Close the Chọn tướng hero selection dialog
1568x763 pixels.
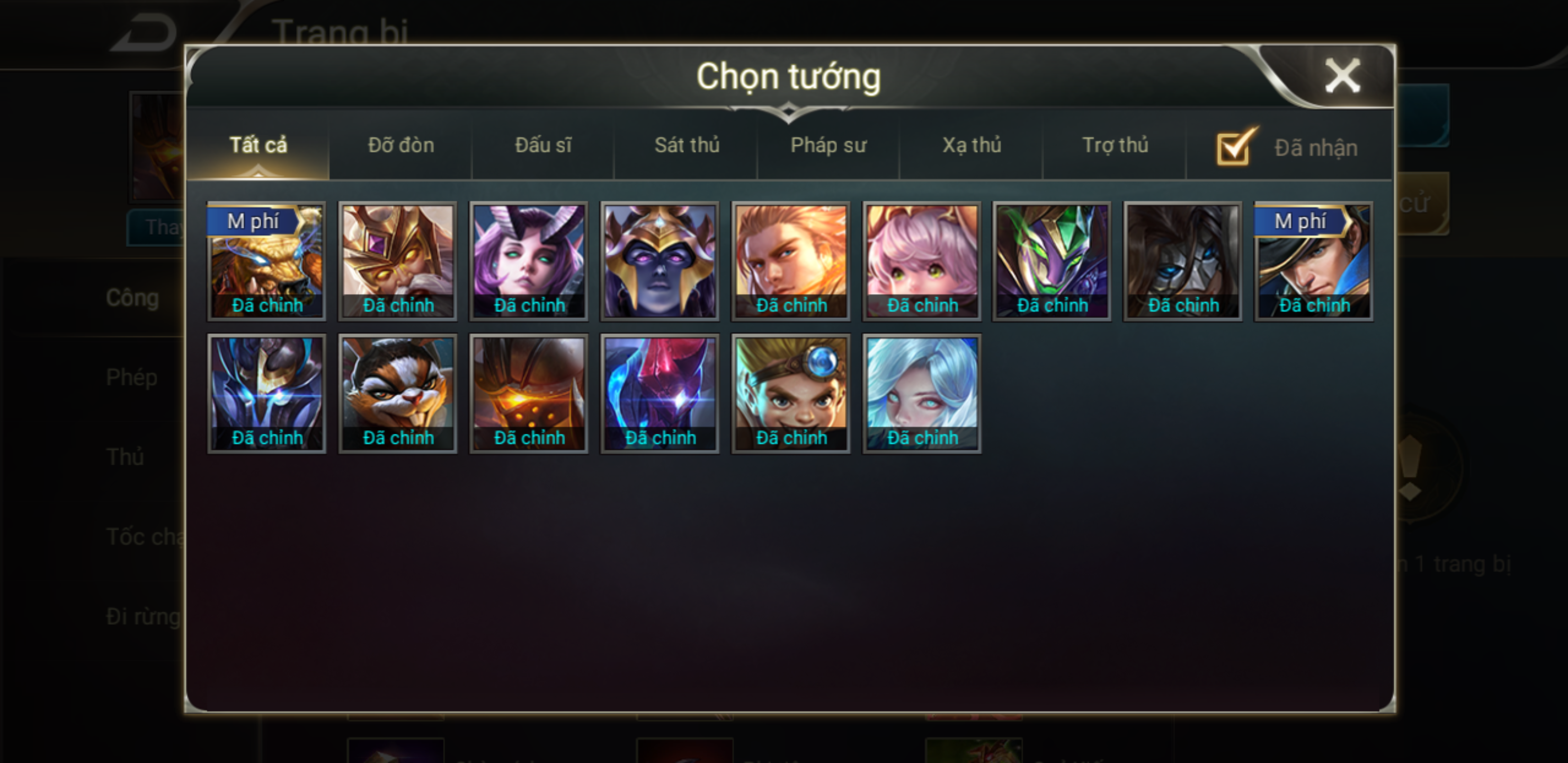[1342, 76]
